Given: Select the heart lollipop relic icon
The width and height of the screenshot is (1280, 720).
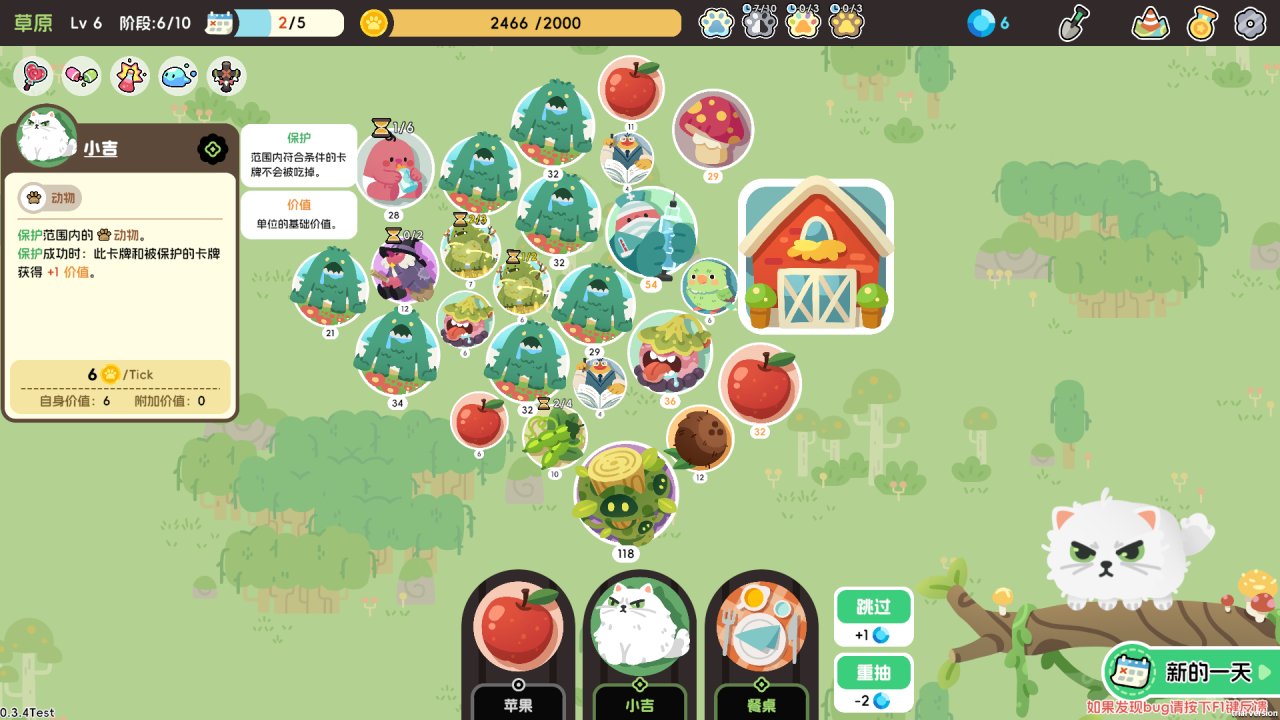Looking at the screenshot, I should [34, 75].
